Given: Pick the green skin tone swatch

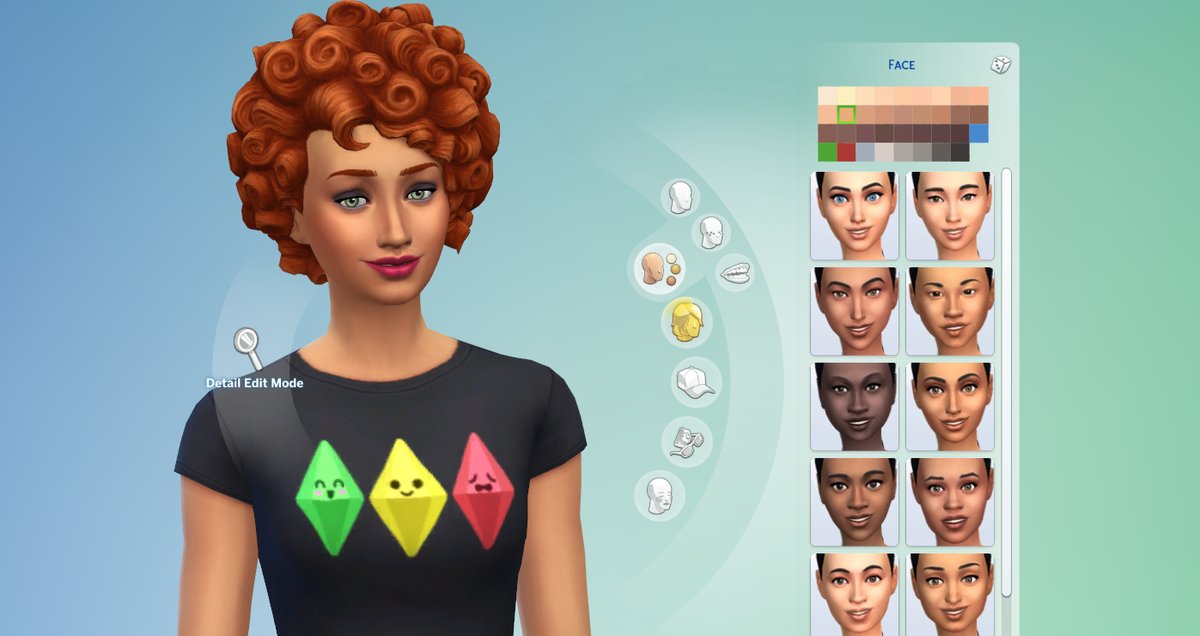Looking at the screenshot, I should pyautogui.click(x=827, y=152).
